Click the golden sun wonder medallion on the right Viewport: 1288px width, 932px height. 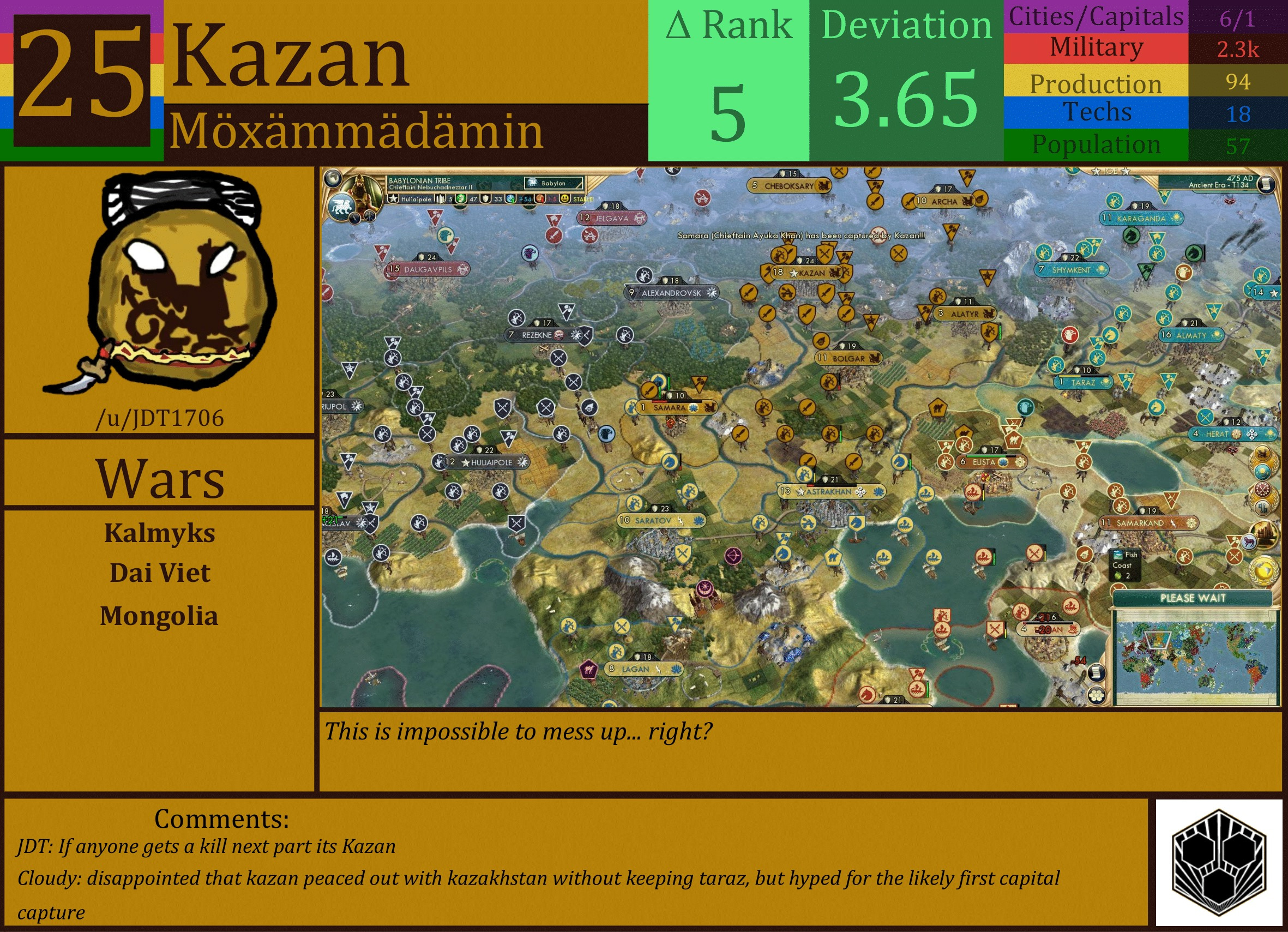1265,571
